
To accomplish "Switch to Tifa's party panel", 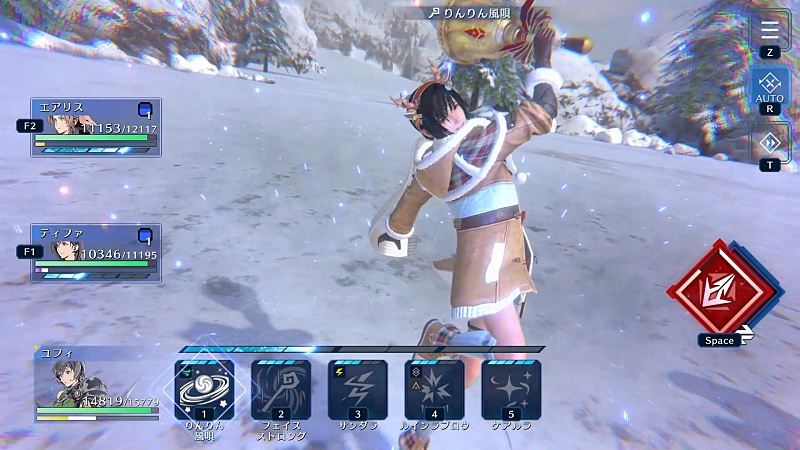I will click(x=96, y=252).
